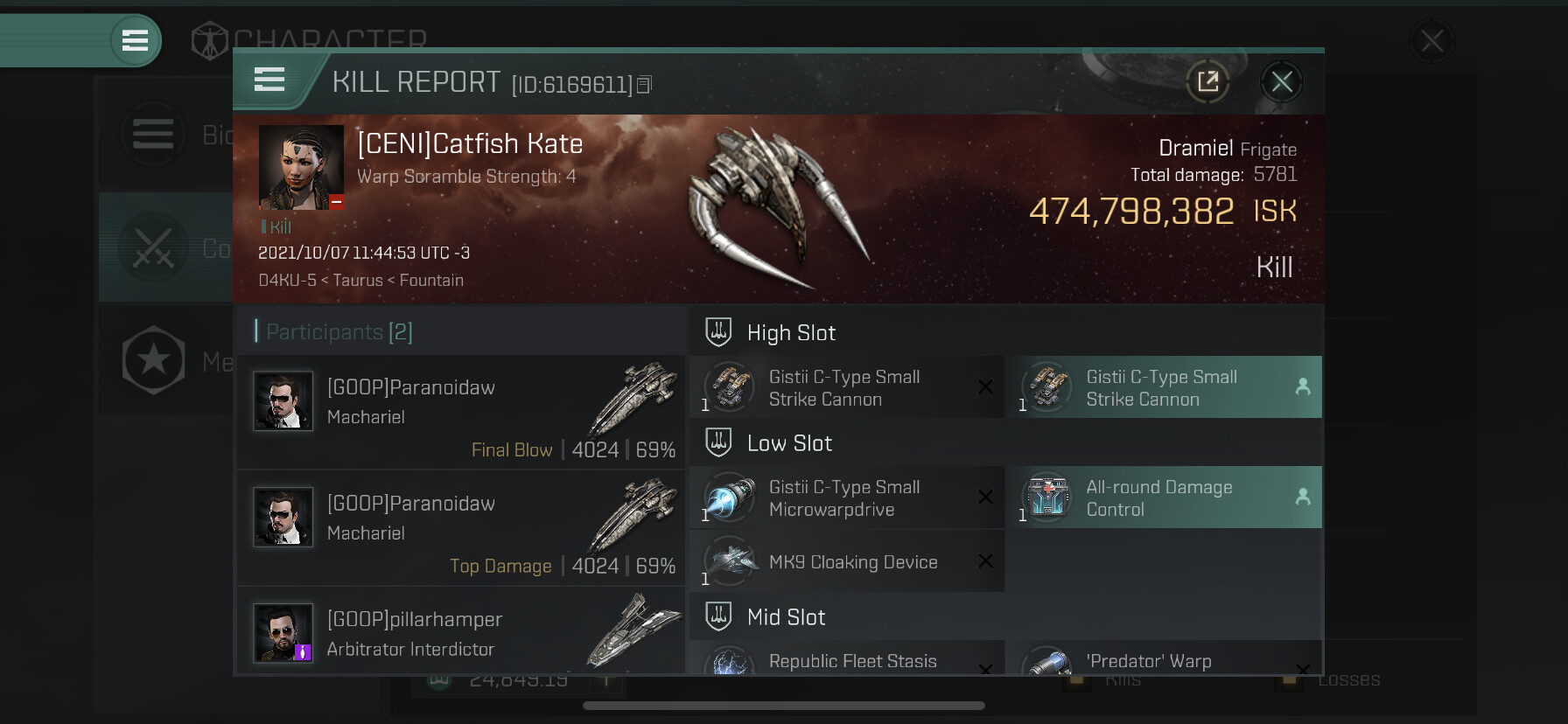
Task: Close the Kill Report window
Action: [x=1282, y=82]
